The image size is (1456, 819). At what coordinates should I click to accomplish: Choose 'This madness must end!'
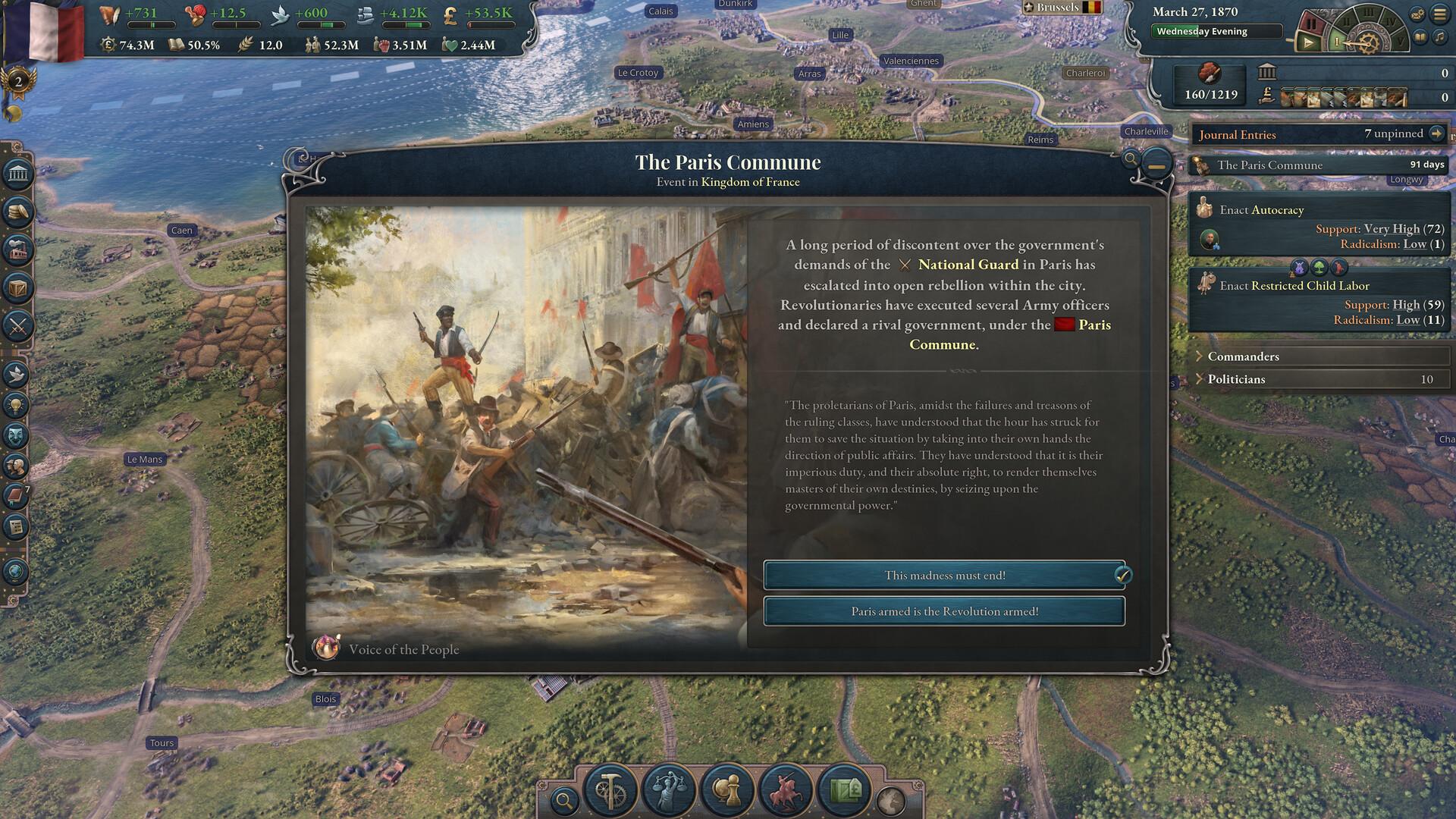[x=945, y=576]
